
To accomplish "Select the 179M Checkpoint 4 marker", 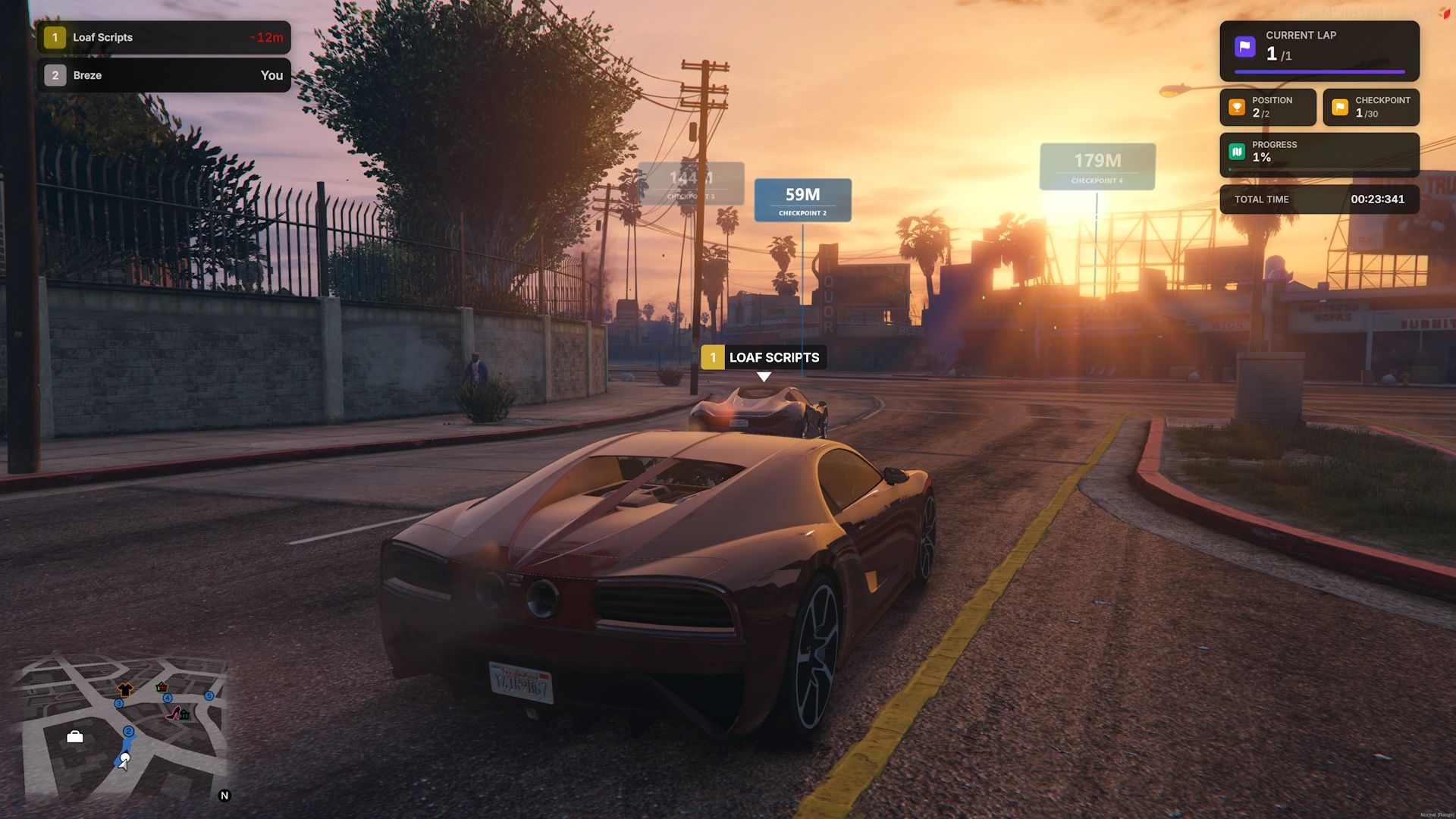I will [1097, 166].
